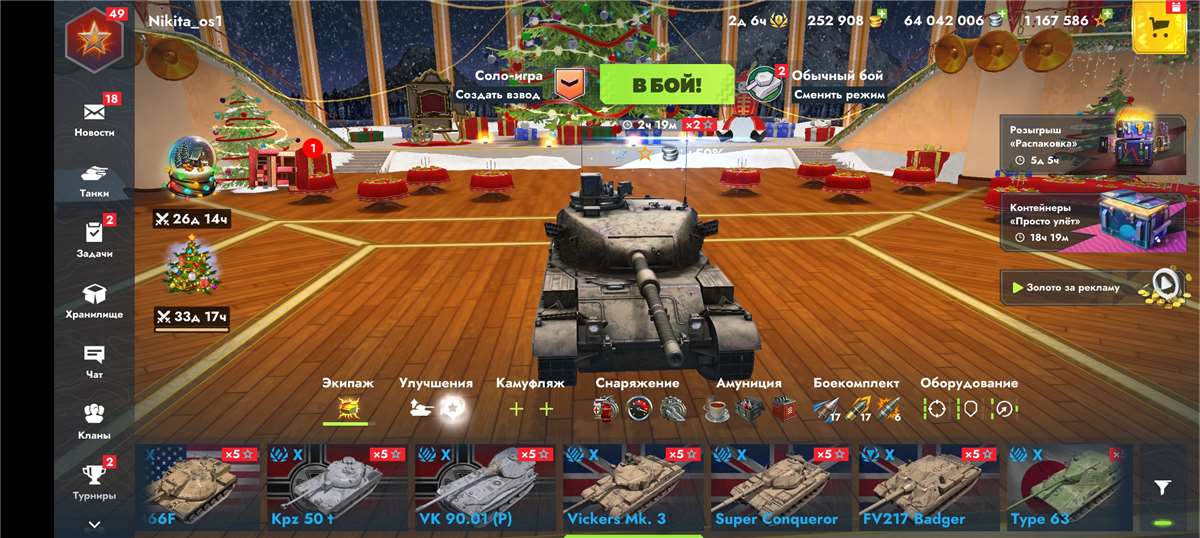Image resolution: width=1200 pixels, height=538 pixels.
Task: Start the battle with В БОЙ! button
Action: [666, 84]
